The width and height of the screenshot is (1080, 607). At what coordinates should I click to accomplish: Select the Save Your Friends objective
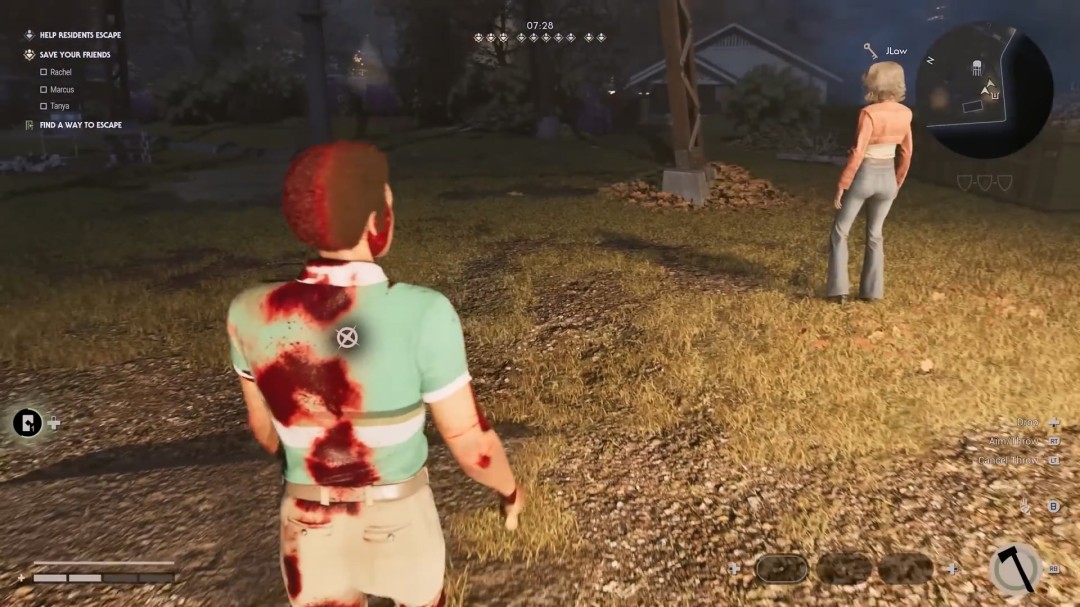pyautogui.click(x=75, y=54)
